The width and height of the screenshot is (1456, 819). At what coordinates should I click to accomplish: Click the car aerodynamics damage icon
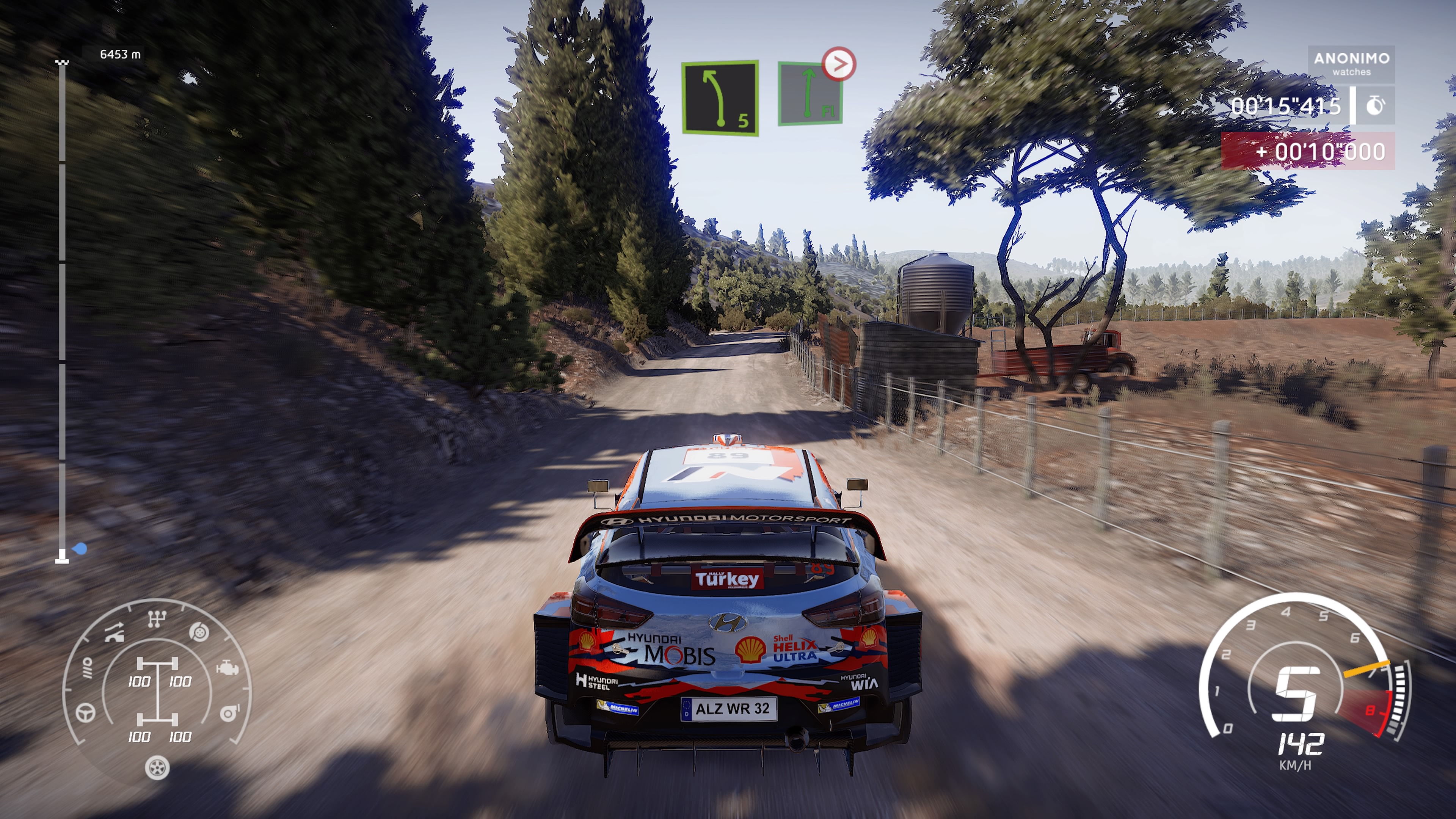[x=114, y=633]
